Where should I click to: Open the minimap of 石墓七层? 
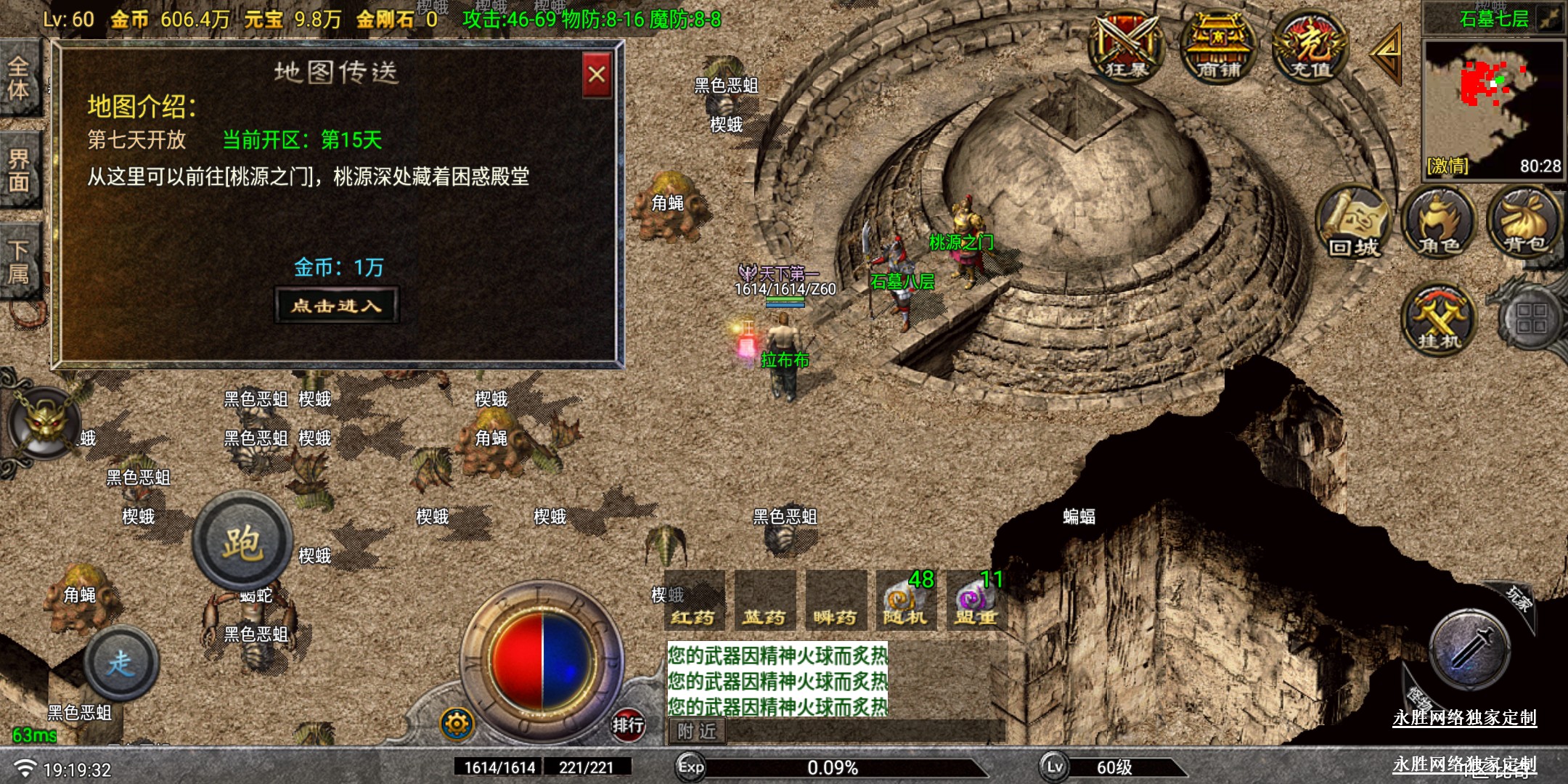click(1492, 109)
